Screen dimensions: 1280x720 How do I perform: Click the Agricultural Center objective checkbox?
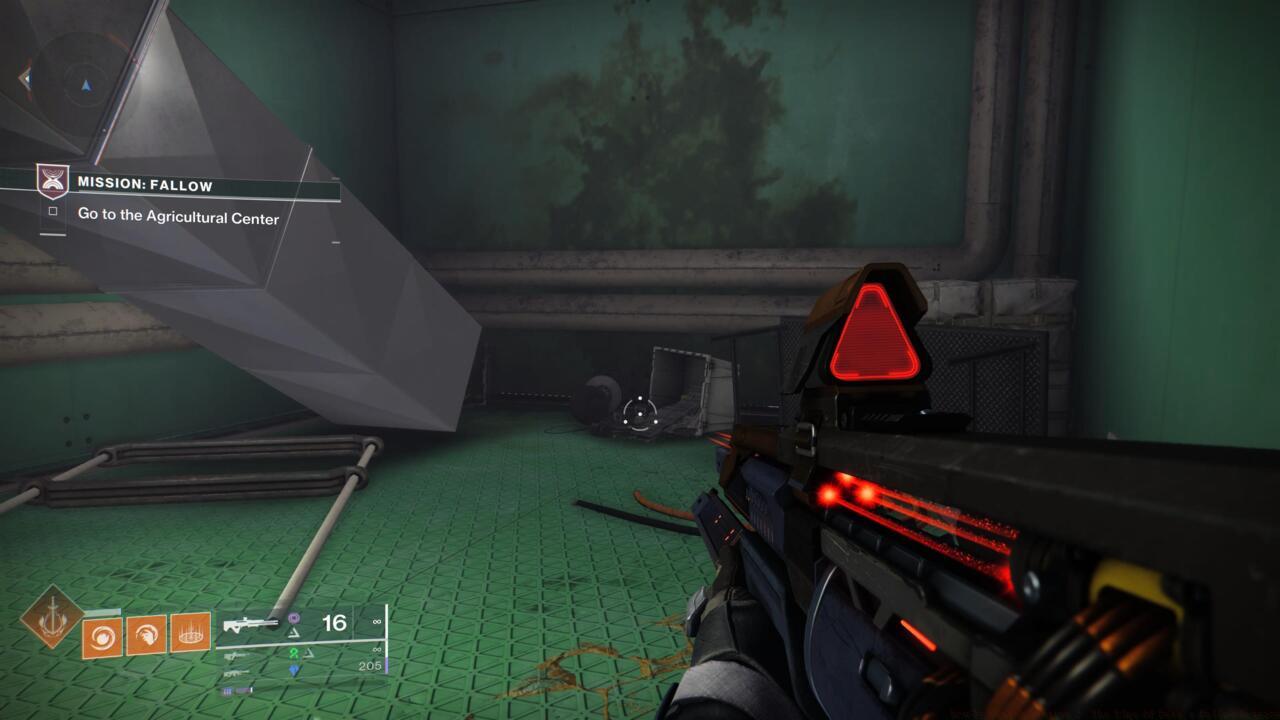click(x=53, y=212)
